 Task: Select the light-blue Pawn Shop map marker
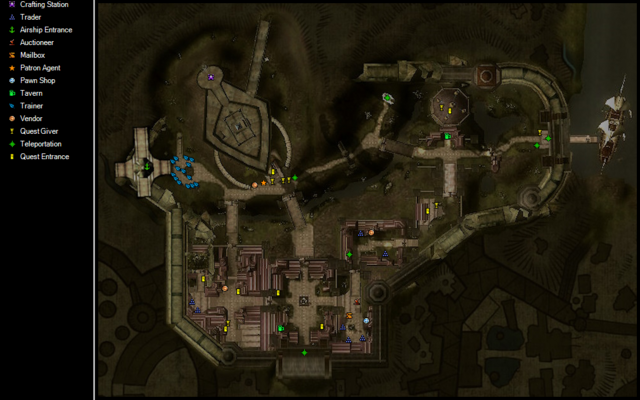coord(366,320)
